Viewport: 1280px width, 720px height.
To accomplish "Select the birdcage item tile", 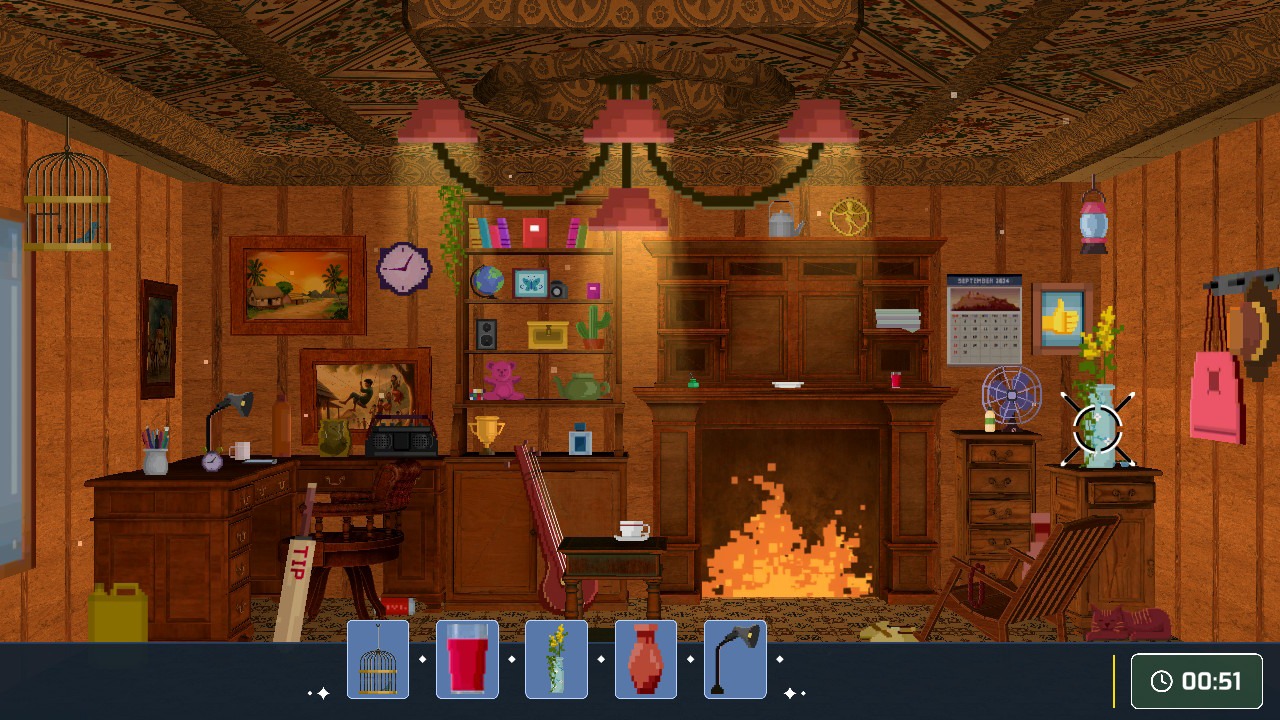I will (x=378, y=659).
